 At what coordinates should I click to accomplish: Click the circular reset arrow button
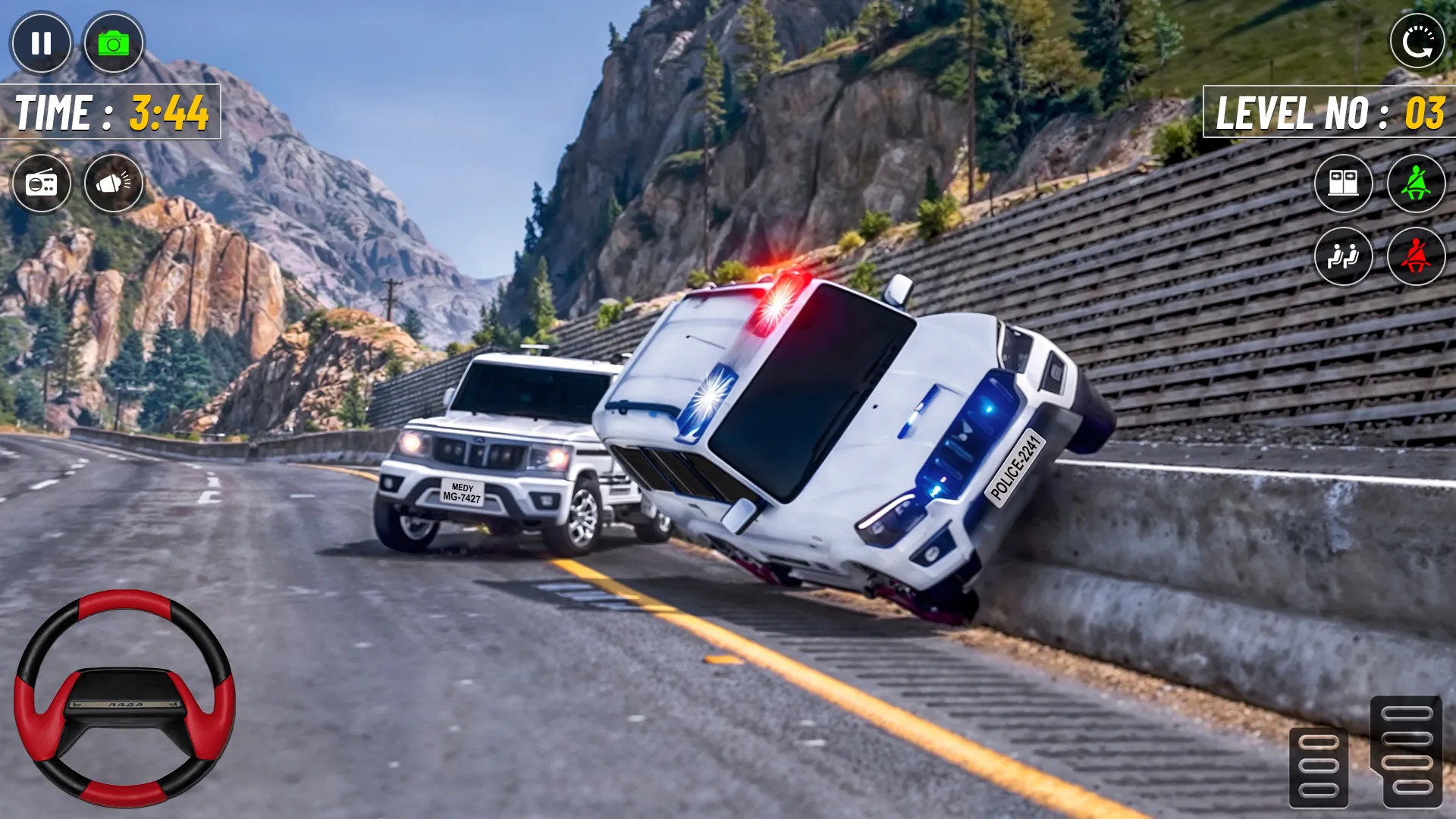click(1417, 42)
